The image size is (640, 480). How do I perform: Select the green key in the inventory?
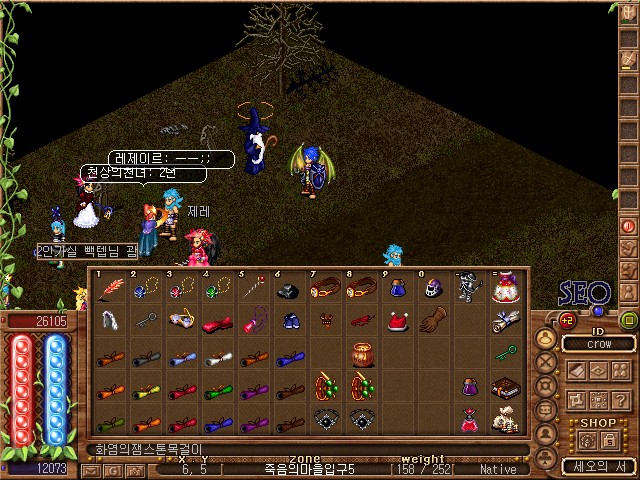(505, 353)
